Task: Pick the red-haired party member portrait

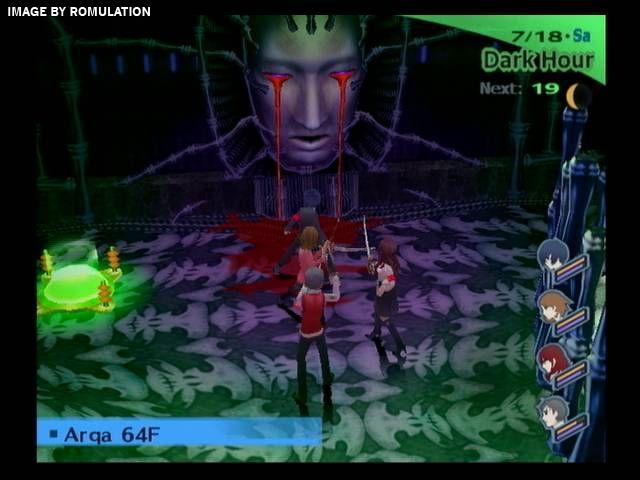Action: (552, 360)
